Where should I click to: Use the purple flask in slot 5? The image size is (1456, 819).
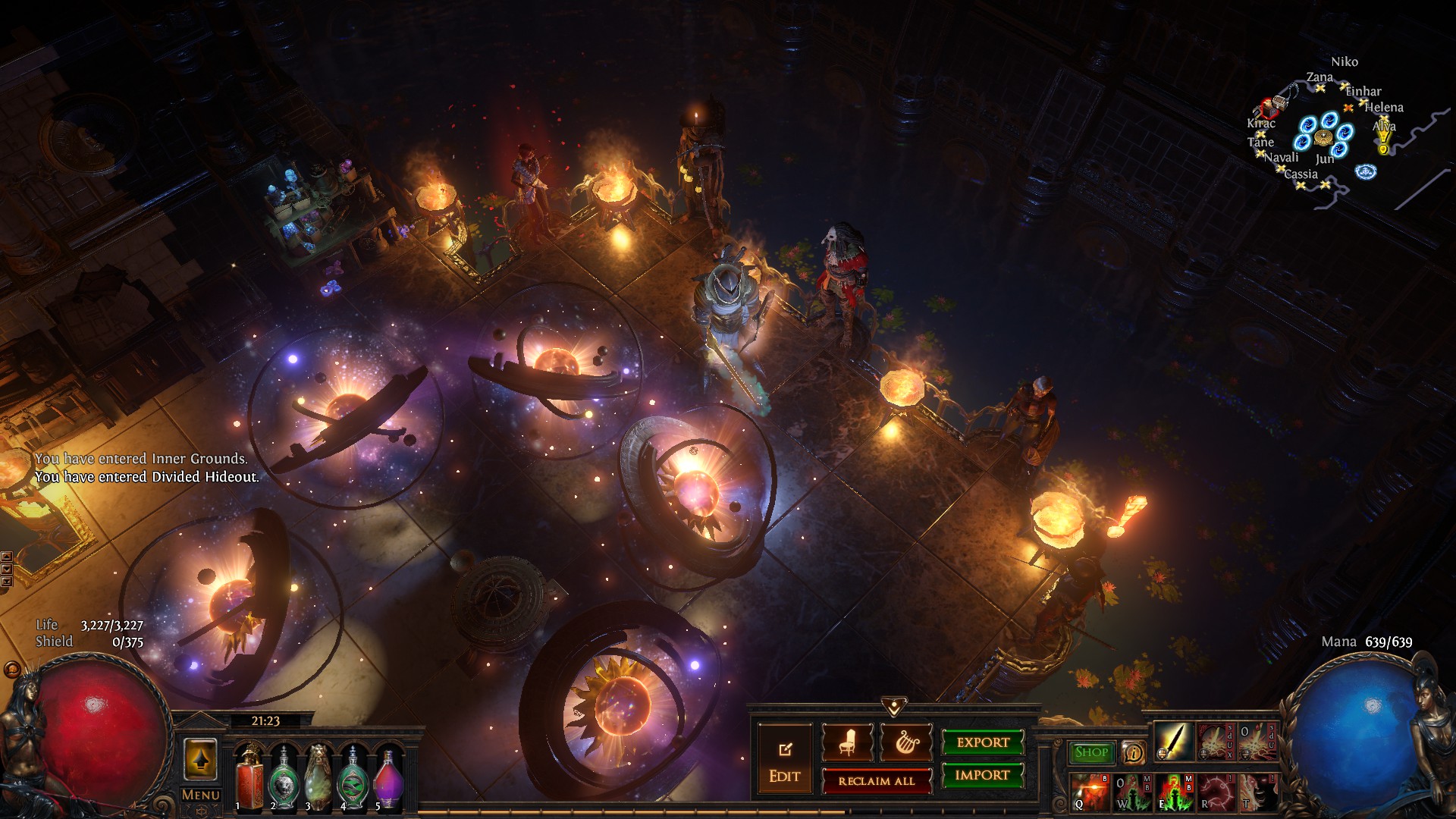[x=388, y=777]
